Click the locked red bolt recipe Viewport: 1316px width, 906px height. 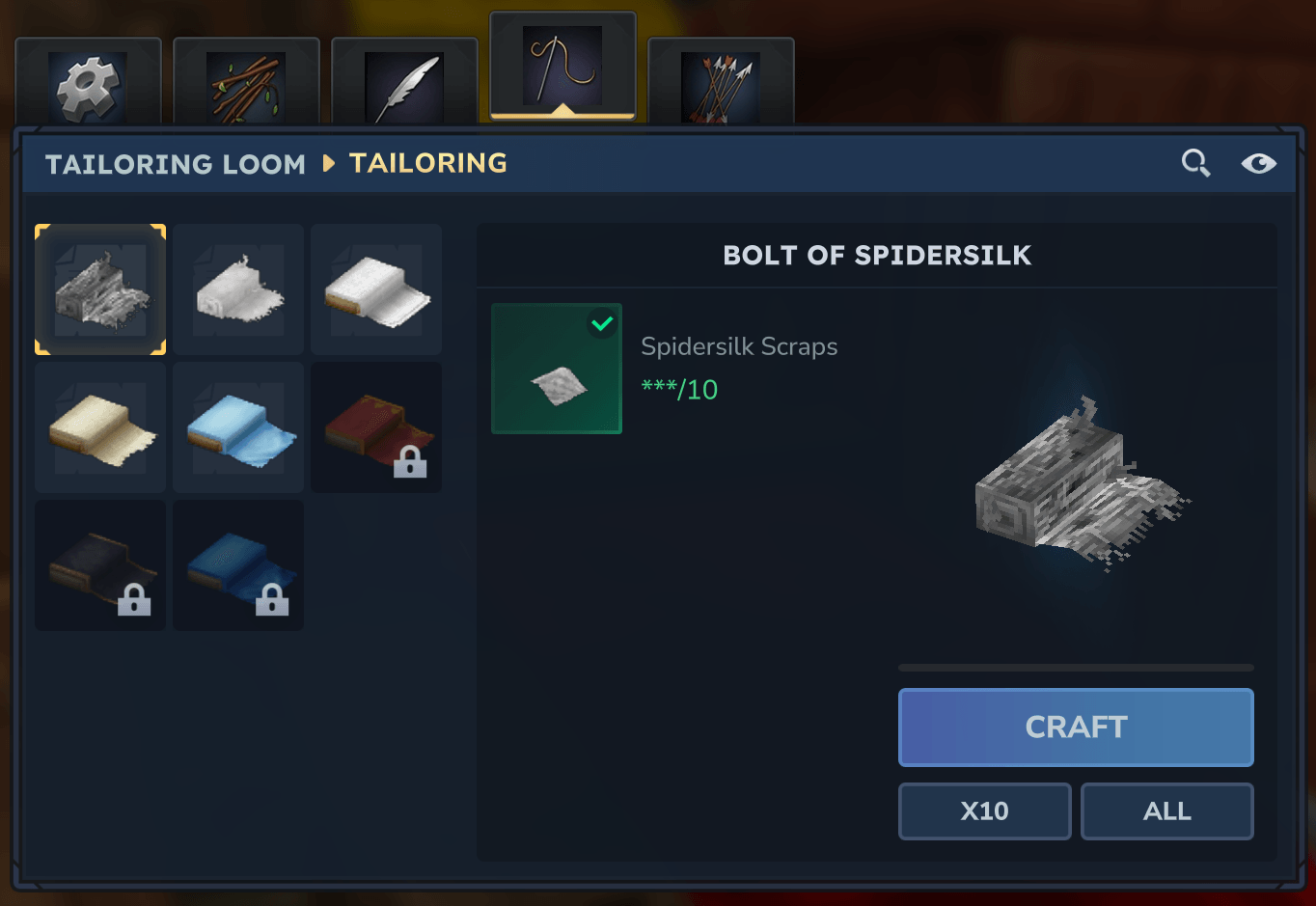[x=376, y=427]
